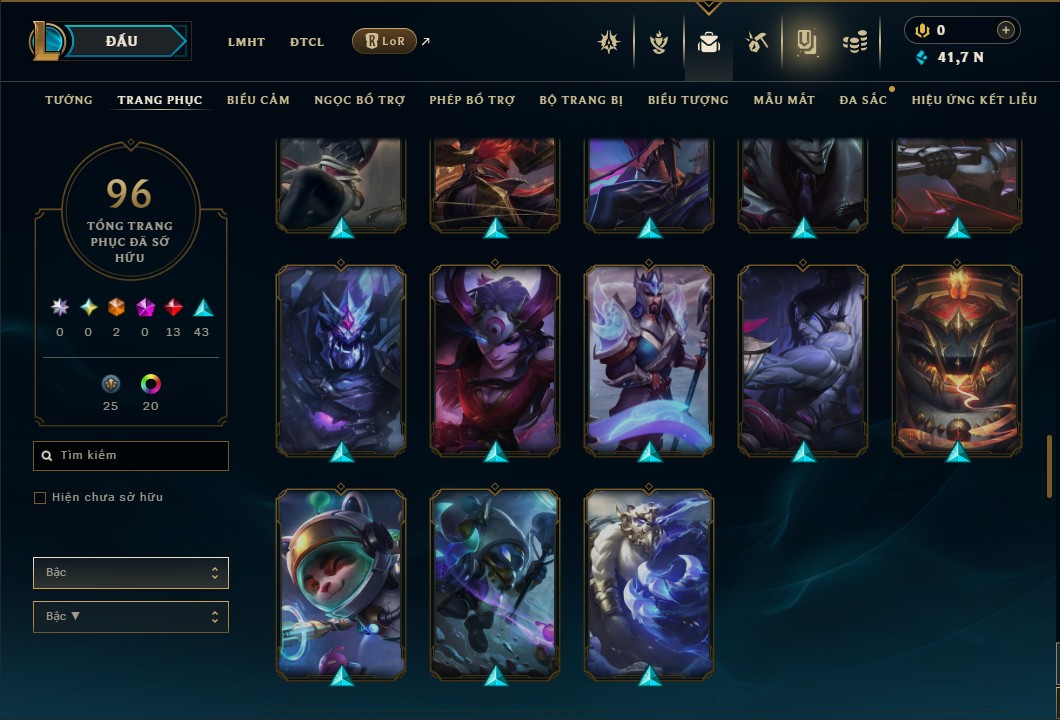Open the ĐTCL game mode
Screen dimensions: 1060x720
(x=307, y=42)
